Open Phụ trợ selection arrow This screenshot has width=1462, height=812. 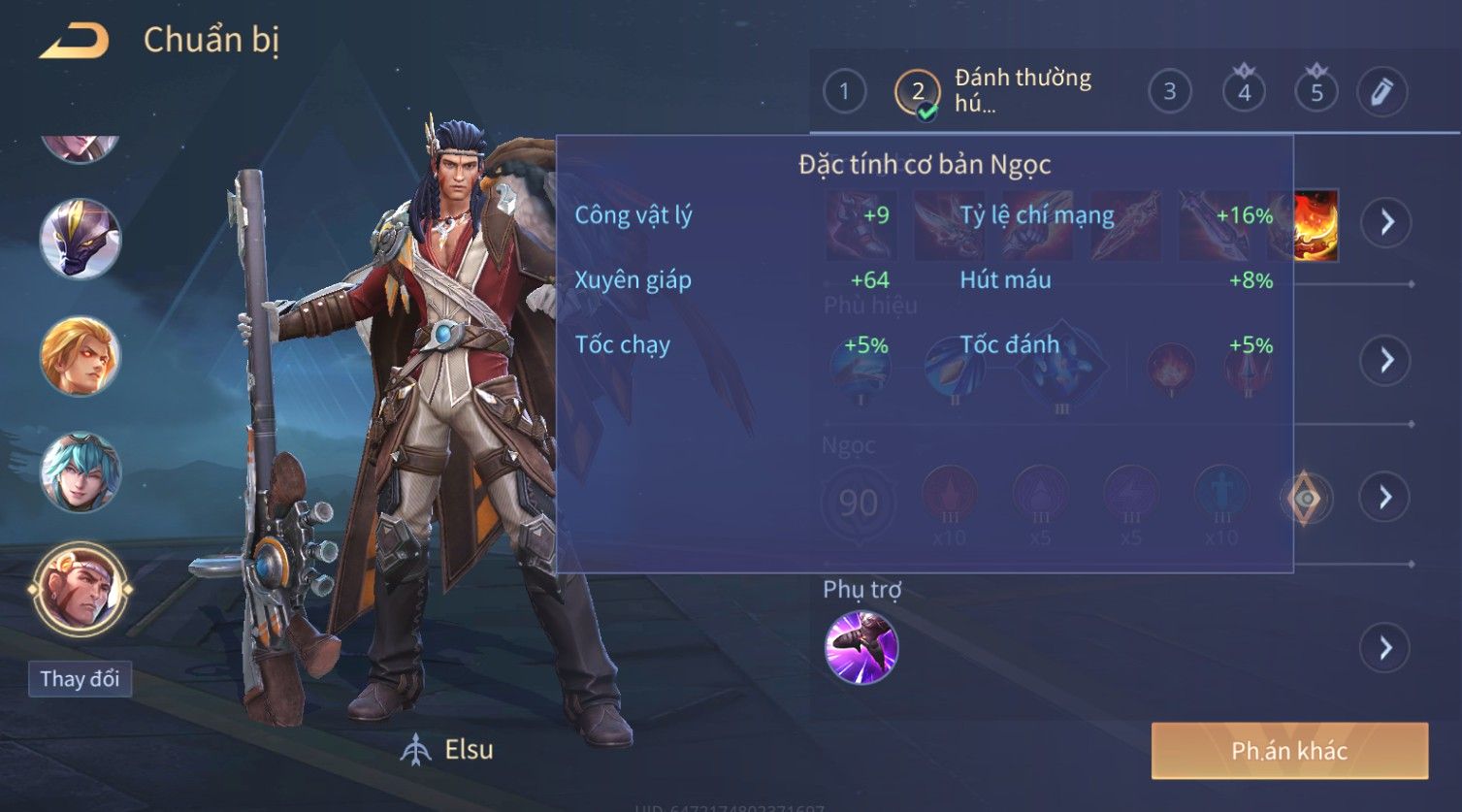(x=1386, y=648)
